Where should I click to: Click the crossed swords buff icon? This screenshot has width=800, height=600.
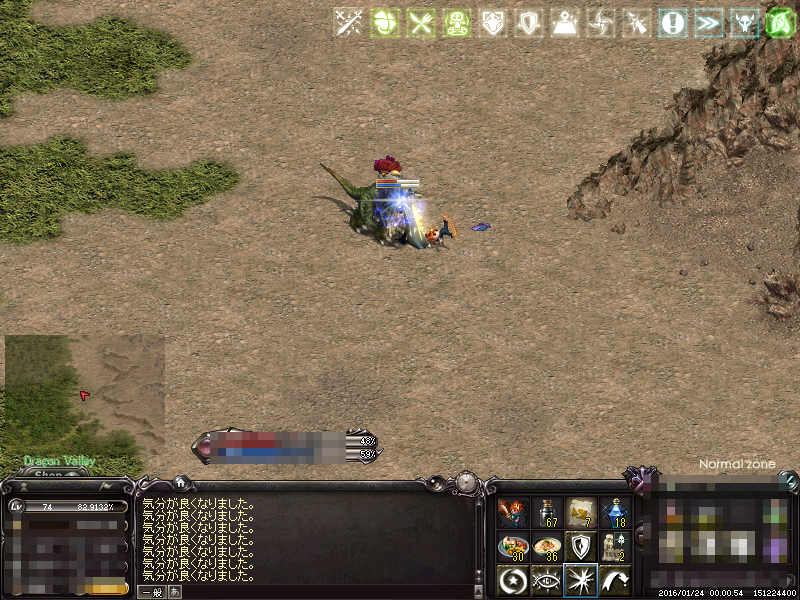(x=347, y=23)
